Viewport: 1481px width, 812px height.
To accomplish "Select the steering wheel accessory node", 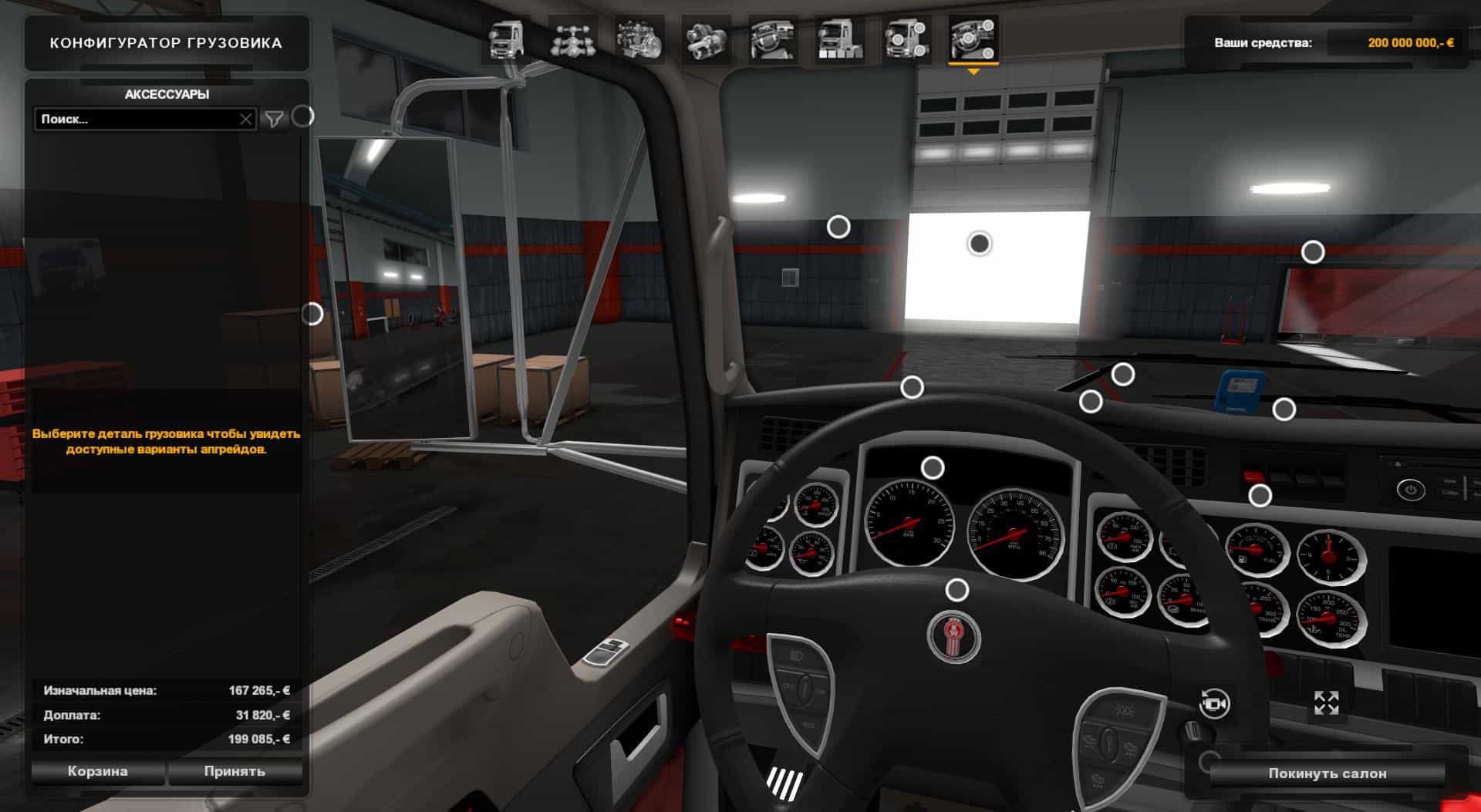I will tap(956, 590).
